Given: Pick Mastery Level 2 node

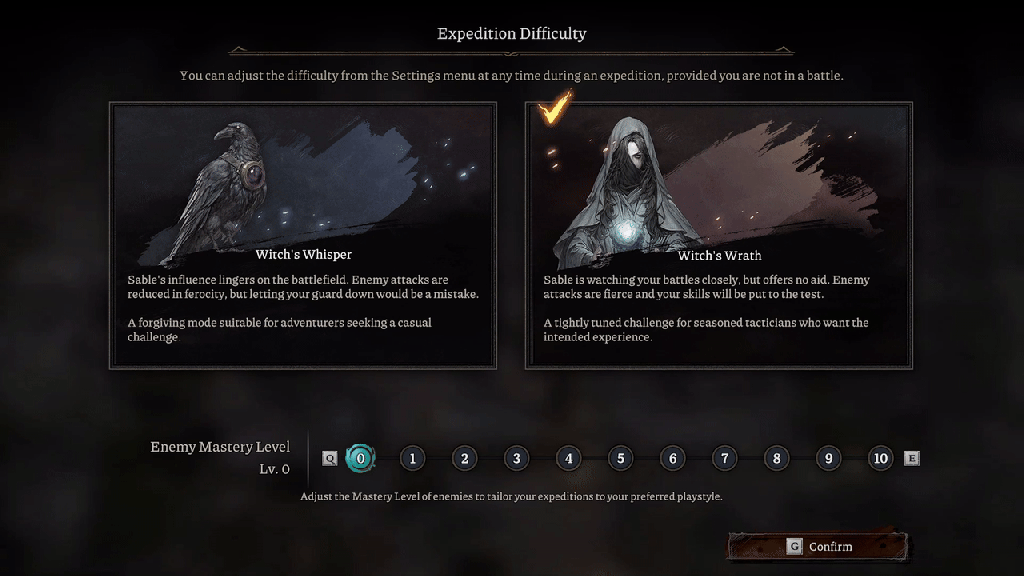Looking at the screenshot, I should click(x=464, y=459).
